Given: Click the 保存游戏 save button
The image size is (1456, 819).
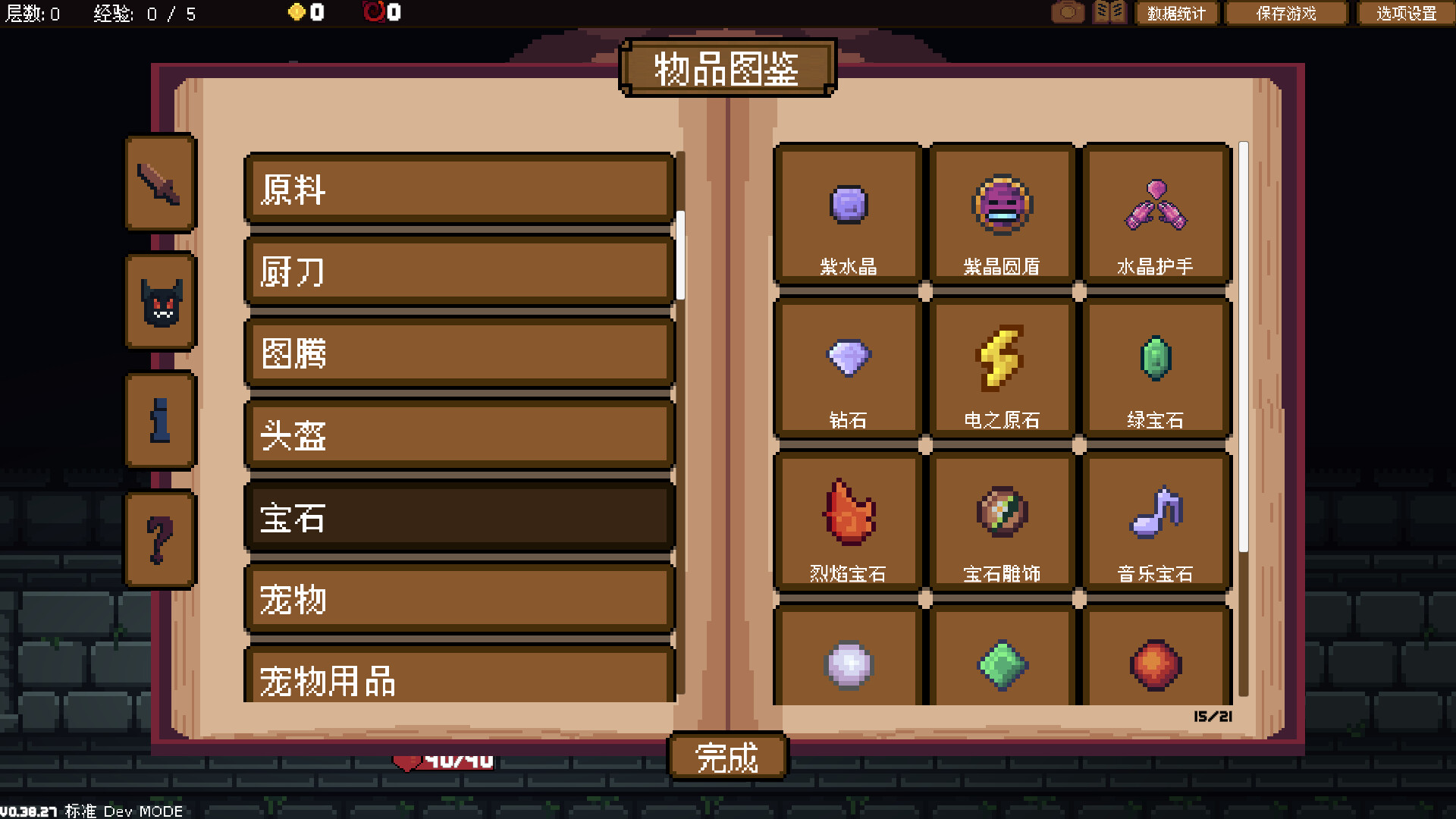Looking at the screenshot, I should pos(1285,13).
